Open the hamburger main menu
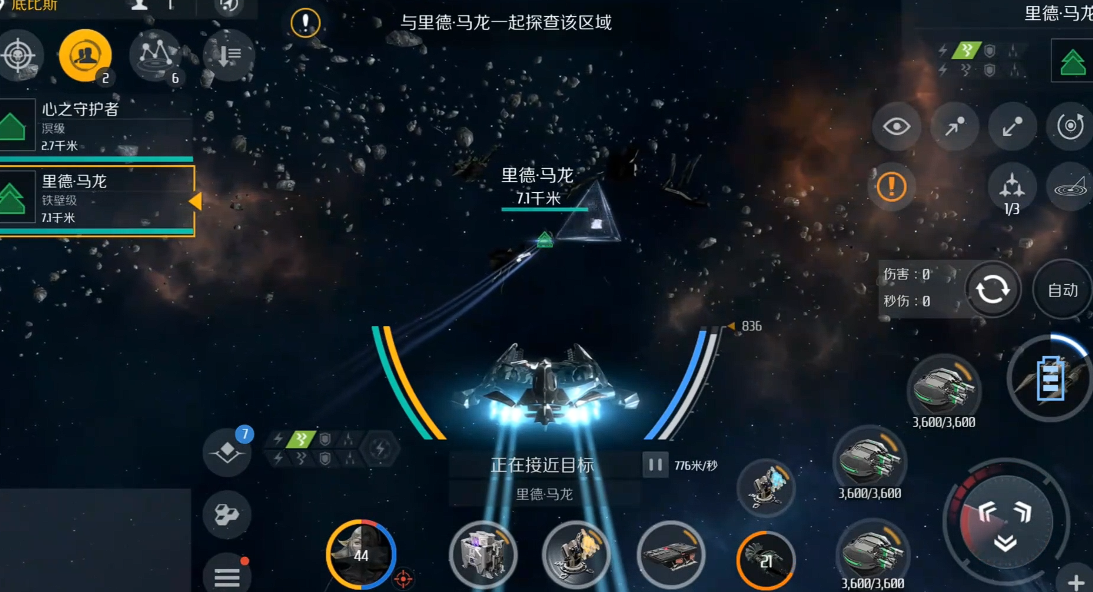Viewport: 1093px width, 592px height. tap(227, 576)
